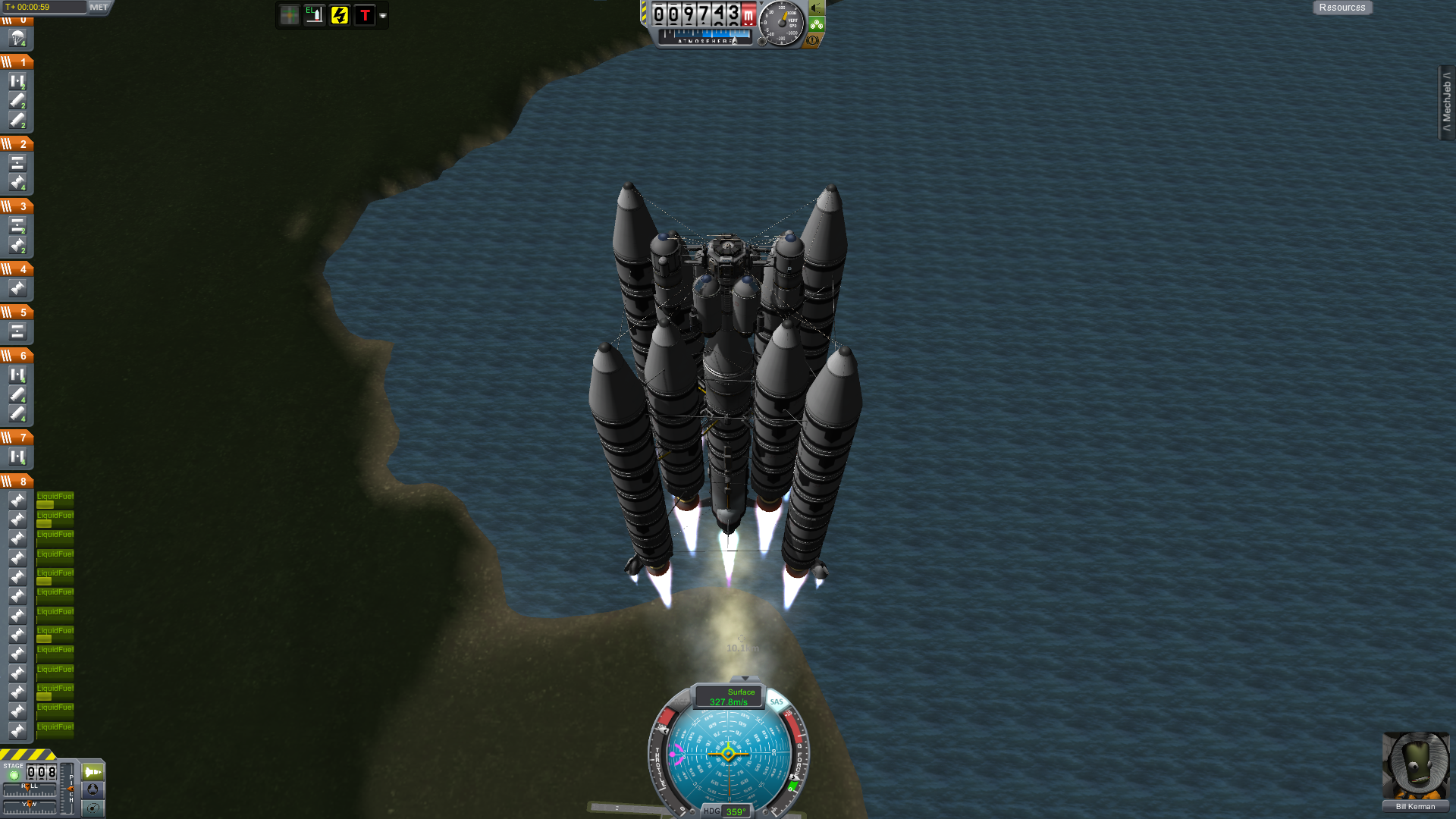The image size is (1456, 819).
Task: Select the parachute icon in stage 0
Action: point(17,38)
